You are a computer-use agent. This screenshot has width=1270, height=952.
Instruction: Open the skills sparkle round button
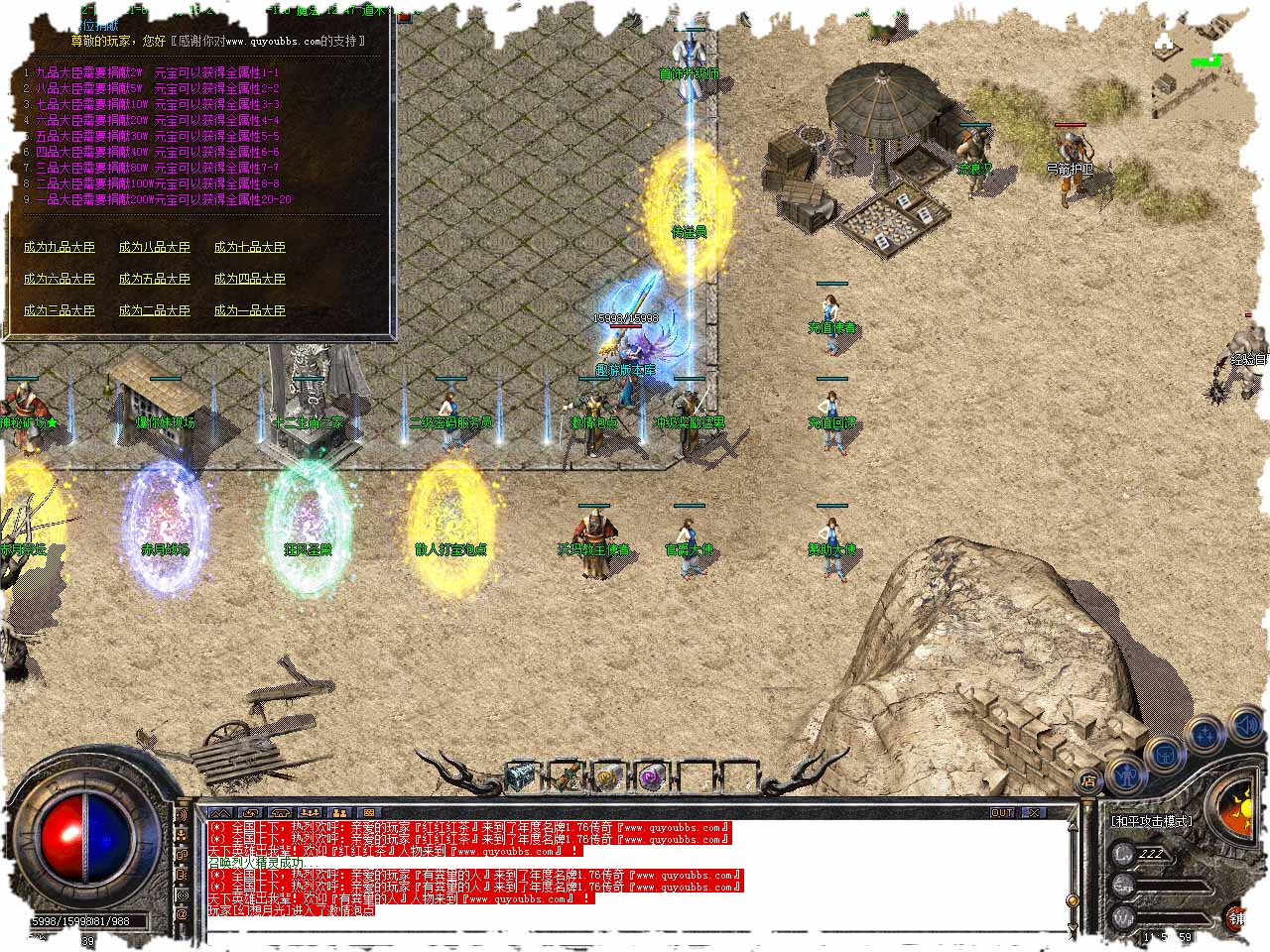click(x=1206, y=735)
